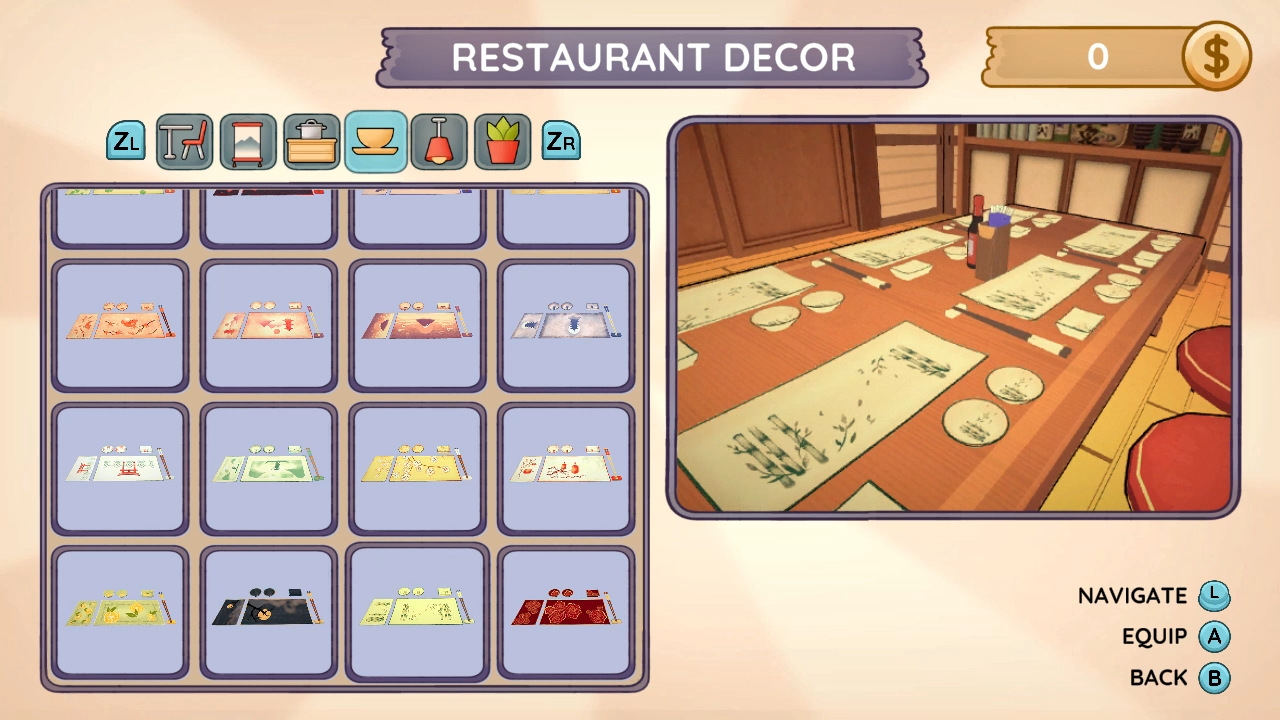The image size is (1280, 720).
Task: Switch to the potted plant category
Action: pos(502,141)
